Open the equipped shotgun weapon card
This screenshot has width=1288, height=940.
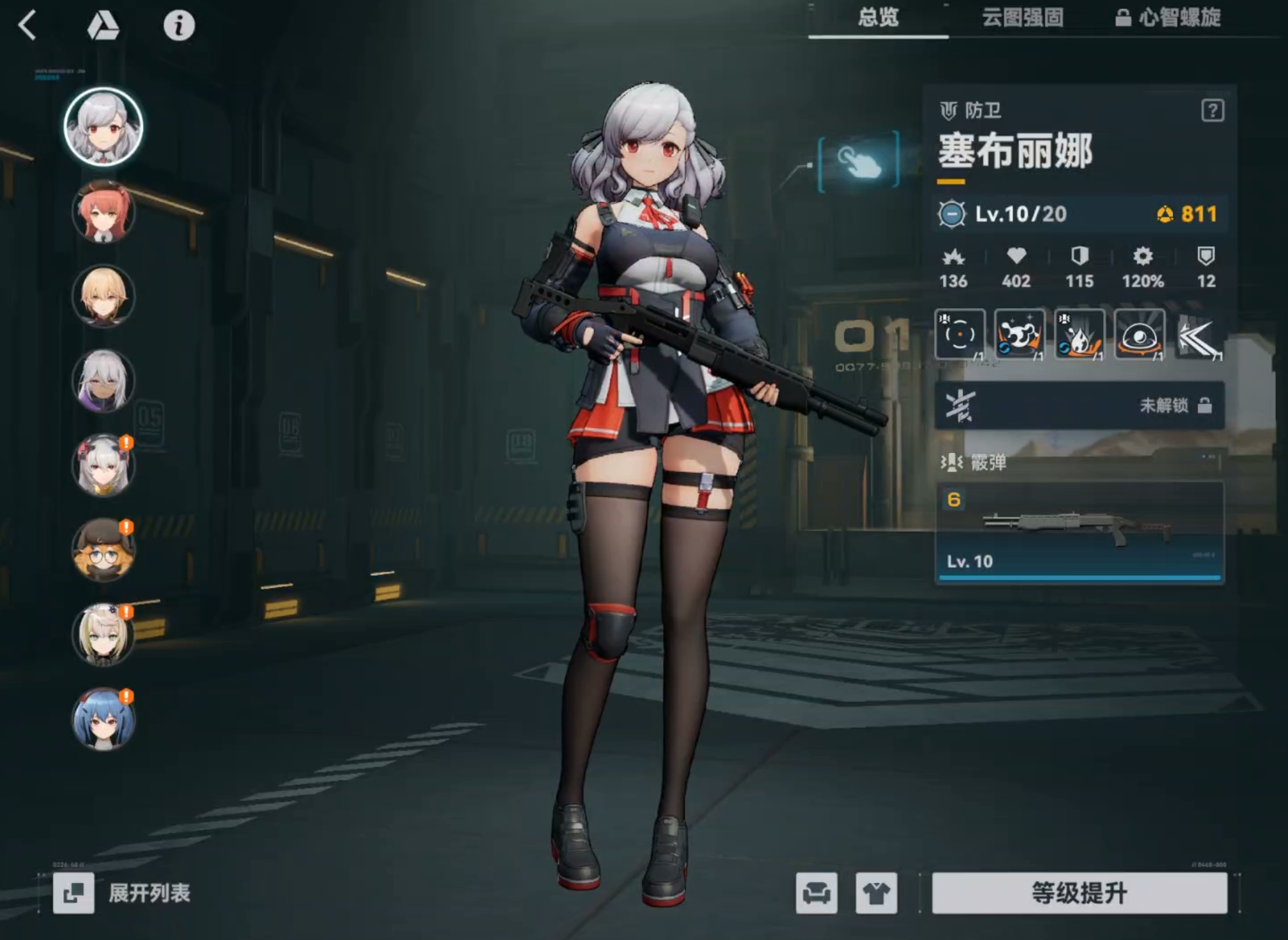click(1079, 533)
